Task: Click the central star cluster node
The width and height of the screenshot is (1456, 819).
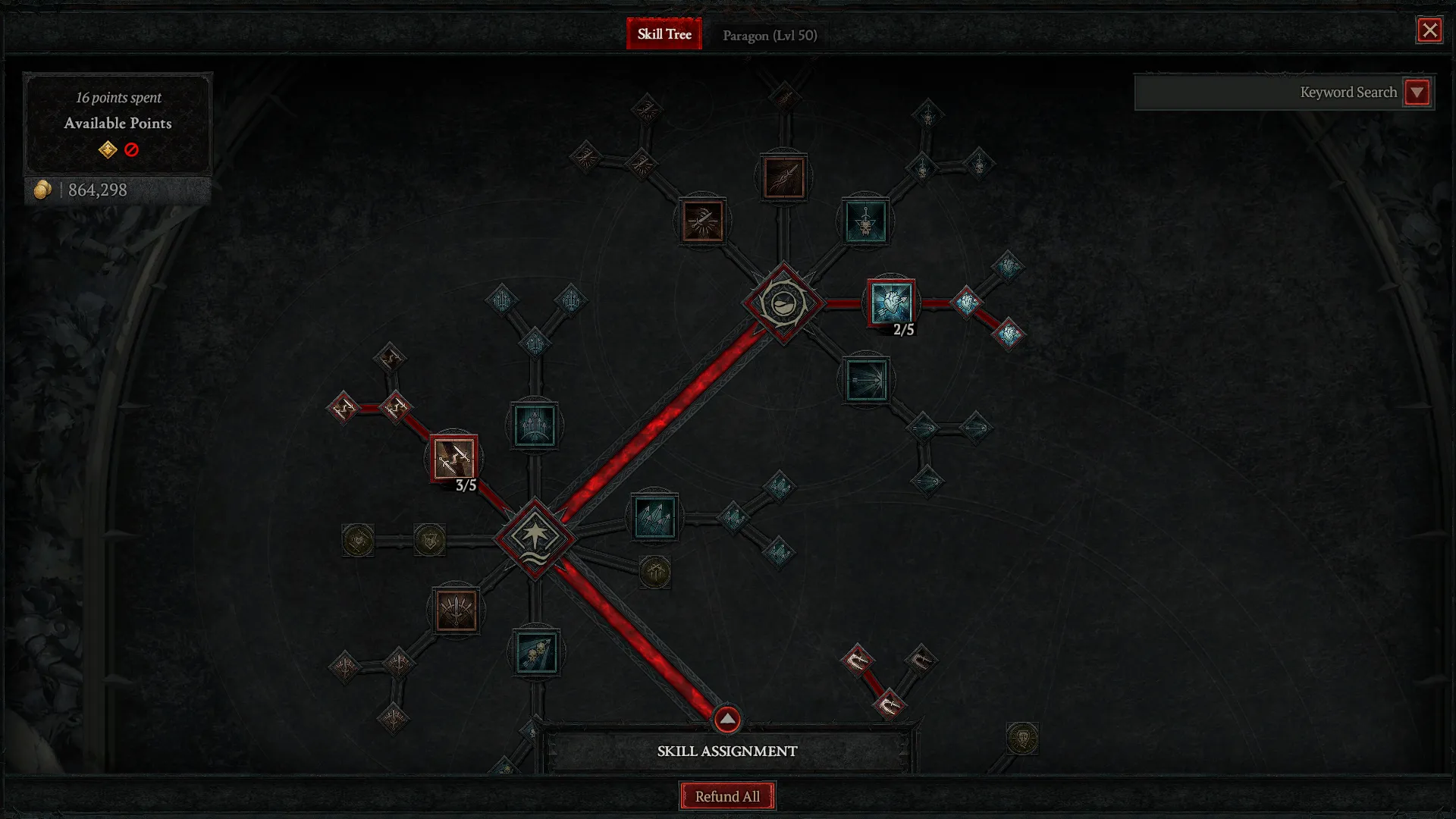Action: (x=535, y=535)
